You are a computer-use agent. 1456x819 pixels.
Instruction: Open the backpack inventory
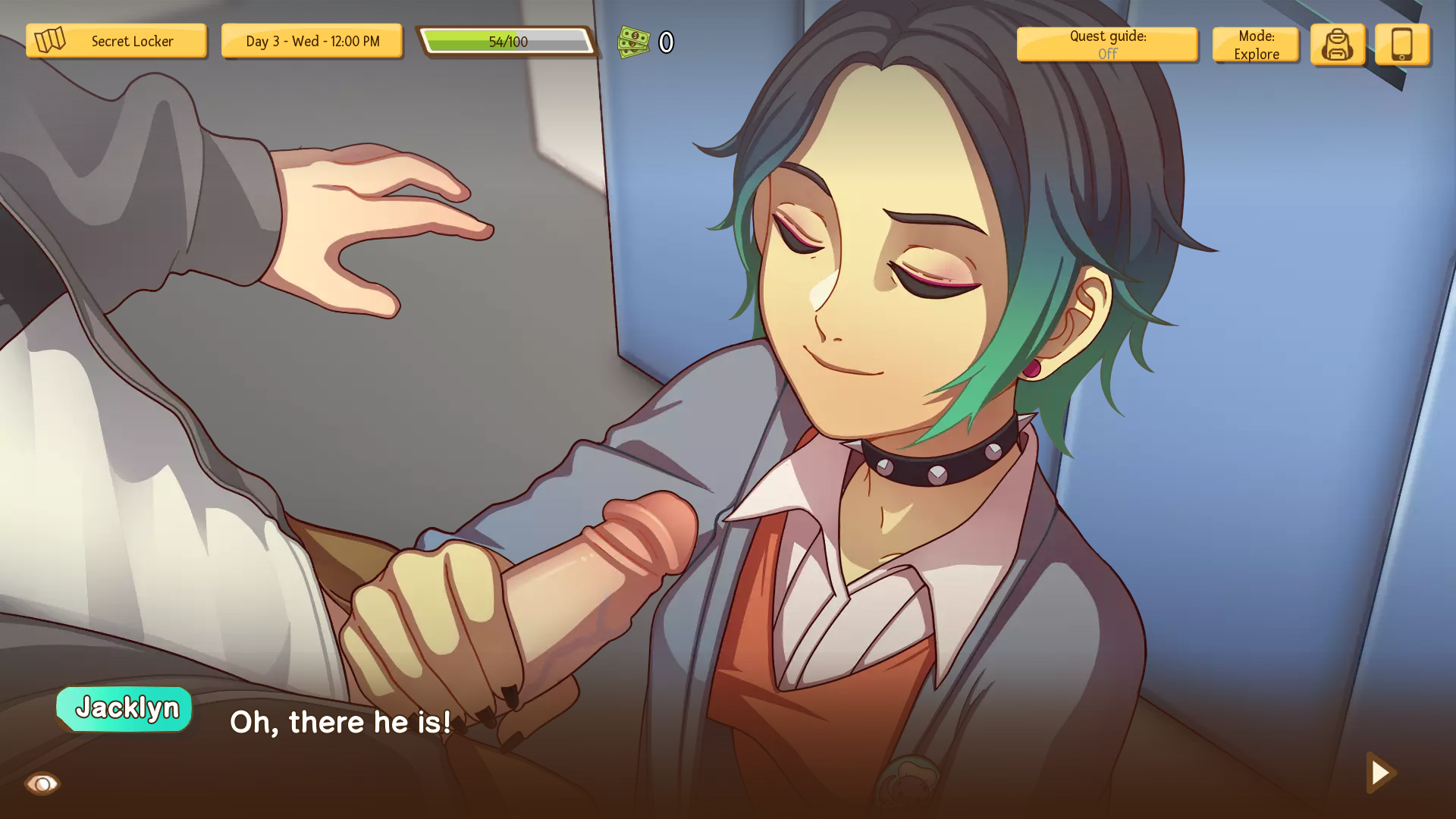[x=1338, y=45]
